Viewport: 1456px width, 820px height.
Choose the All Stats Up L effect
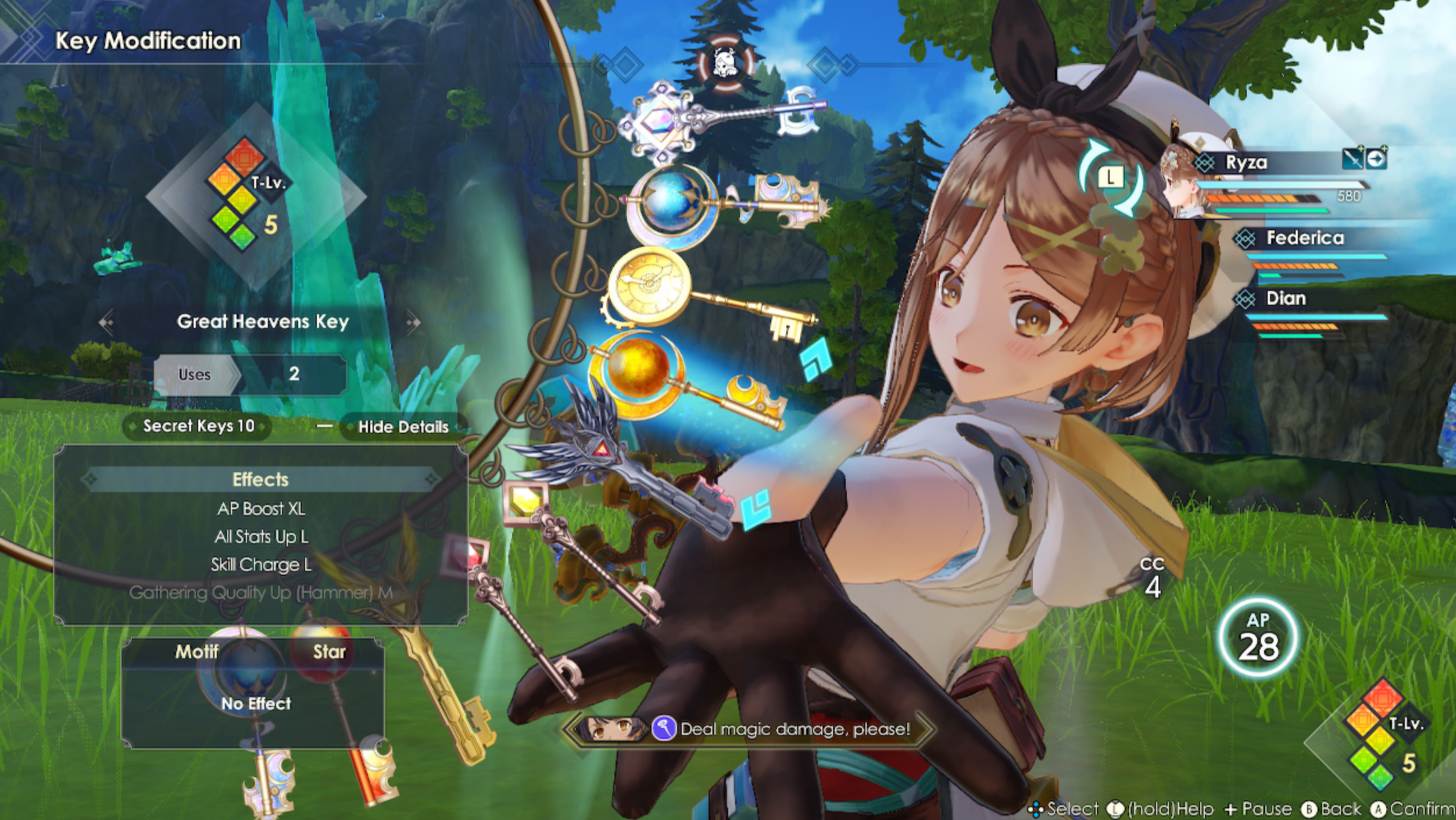(260, 537)
